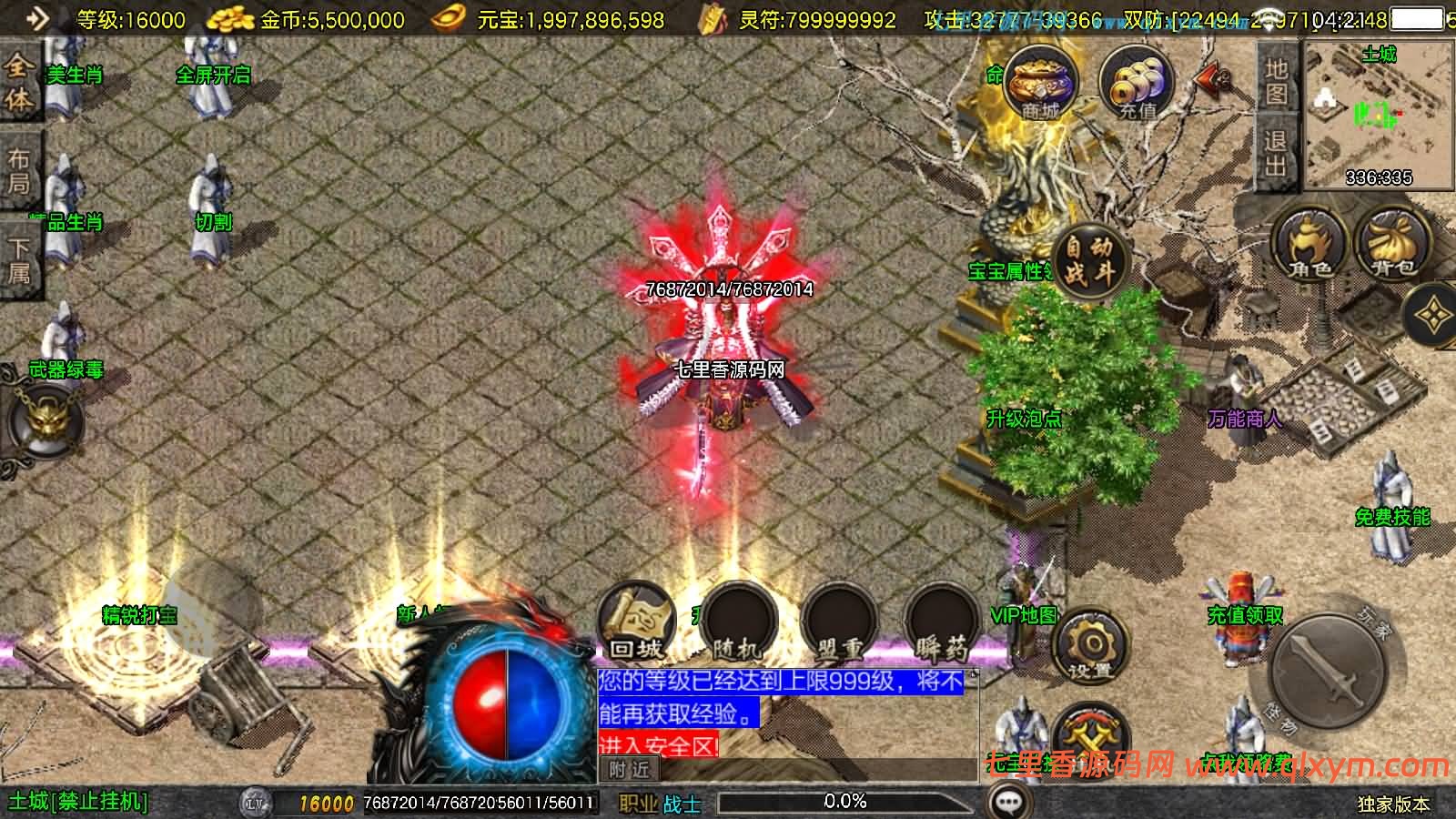Viewport: 1456px width, 819px height.
Task: Open the 土城 minimap
Action: [x=1378, y=116]
